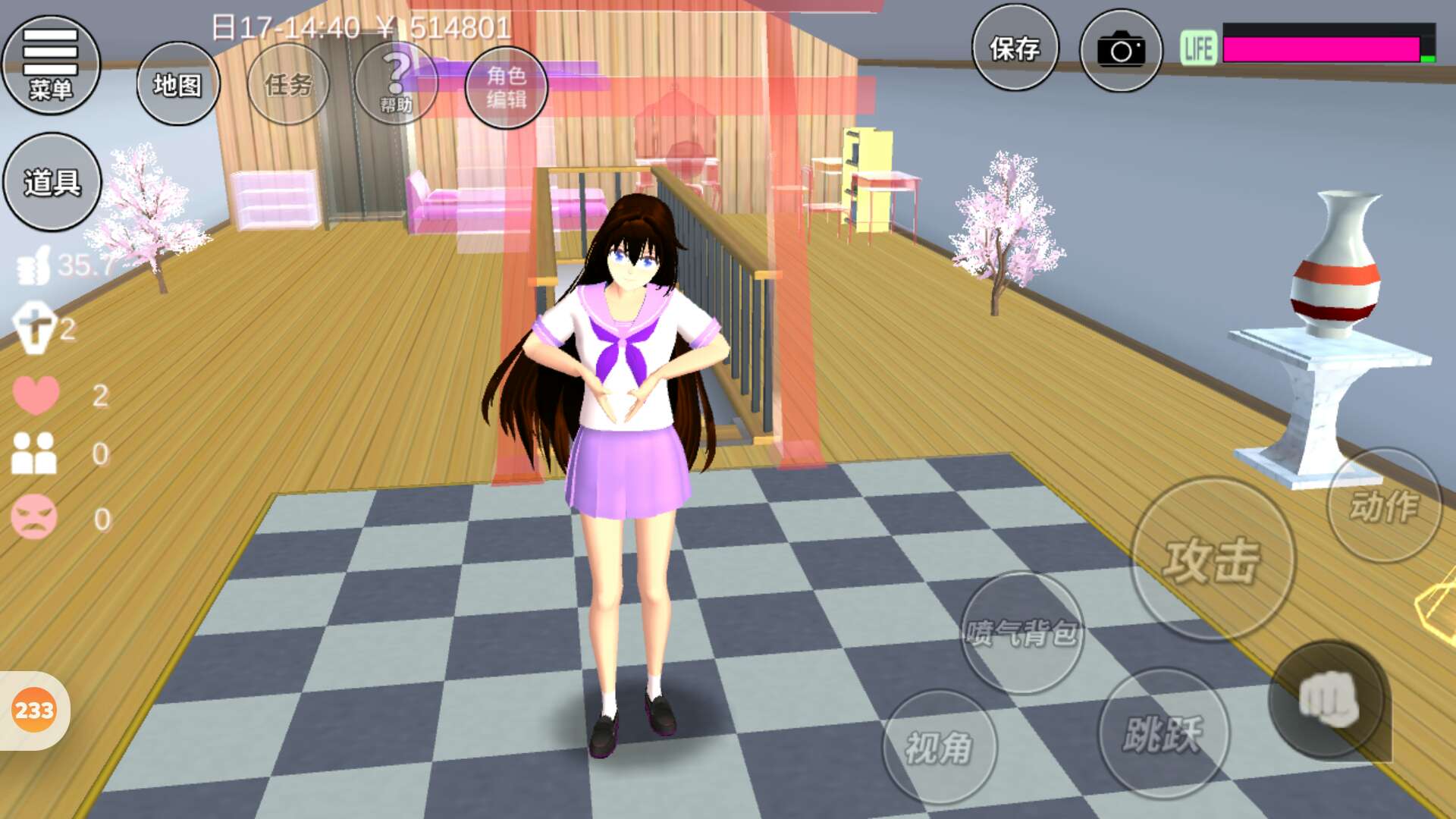The width and height of the screenshot is (1456, 819).
Task: Open the 道具 items button
Action: [x=52, y=182]
